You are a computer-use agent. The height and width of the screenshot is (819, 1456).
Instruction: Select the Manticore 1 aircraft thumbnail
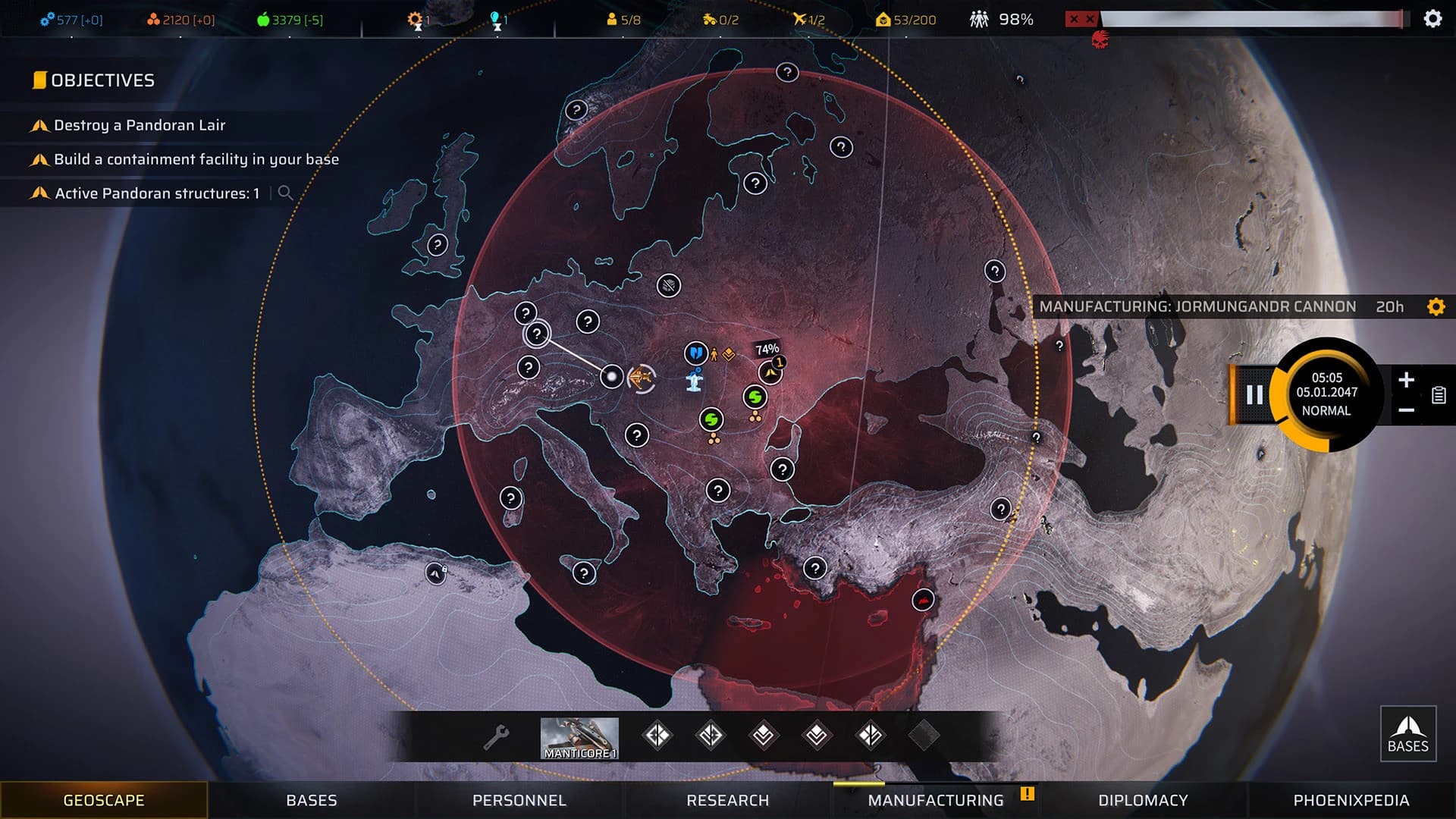[579, 734]
